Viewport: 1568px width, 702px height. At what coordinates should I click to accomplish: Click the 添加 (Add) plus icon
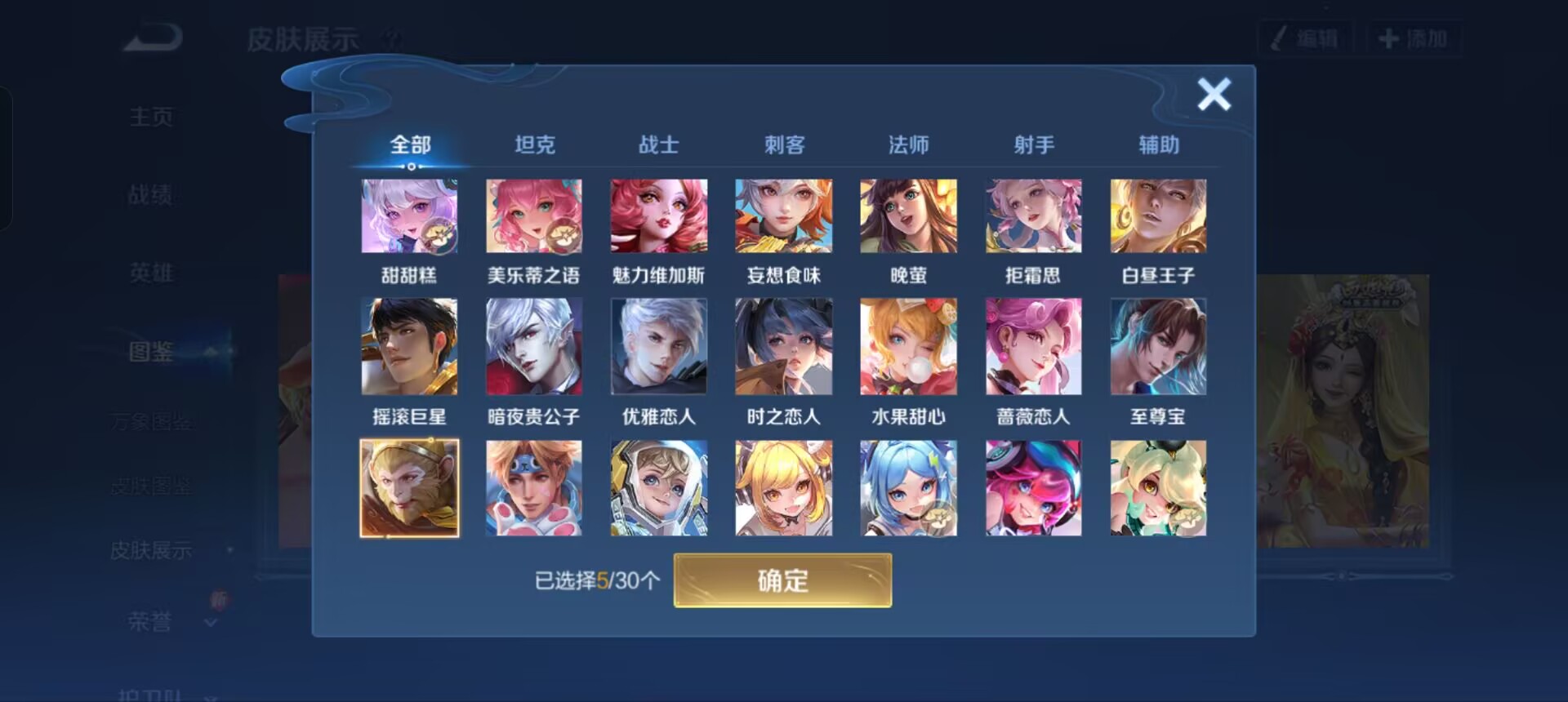click(1388, 36)
